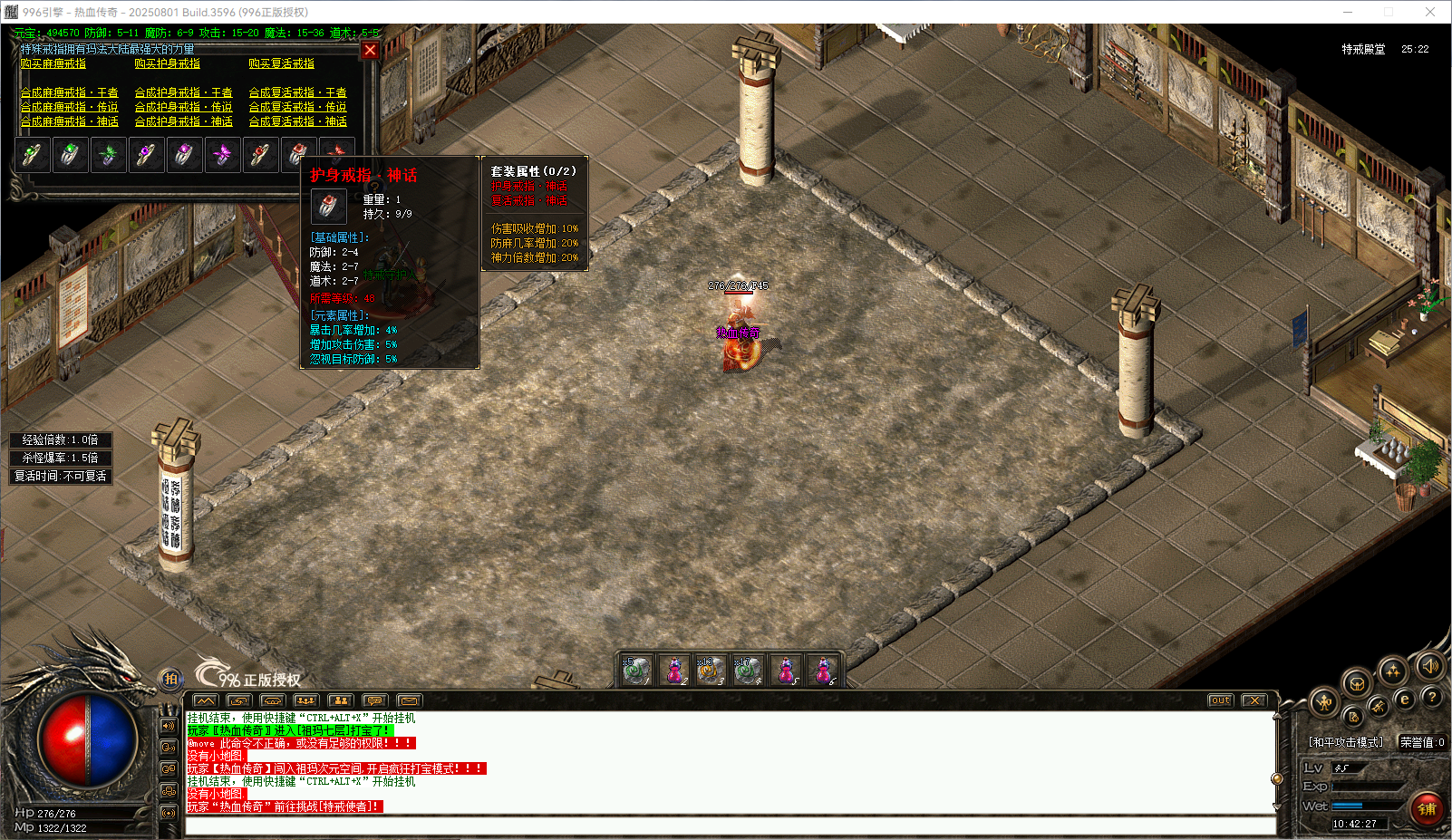Toggle sound with the speaker button

click(x=1429, y=667)
